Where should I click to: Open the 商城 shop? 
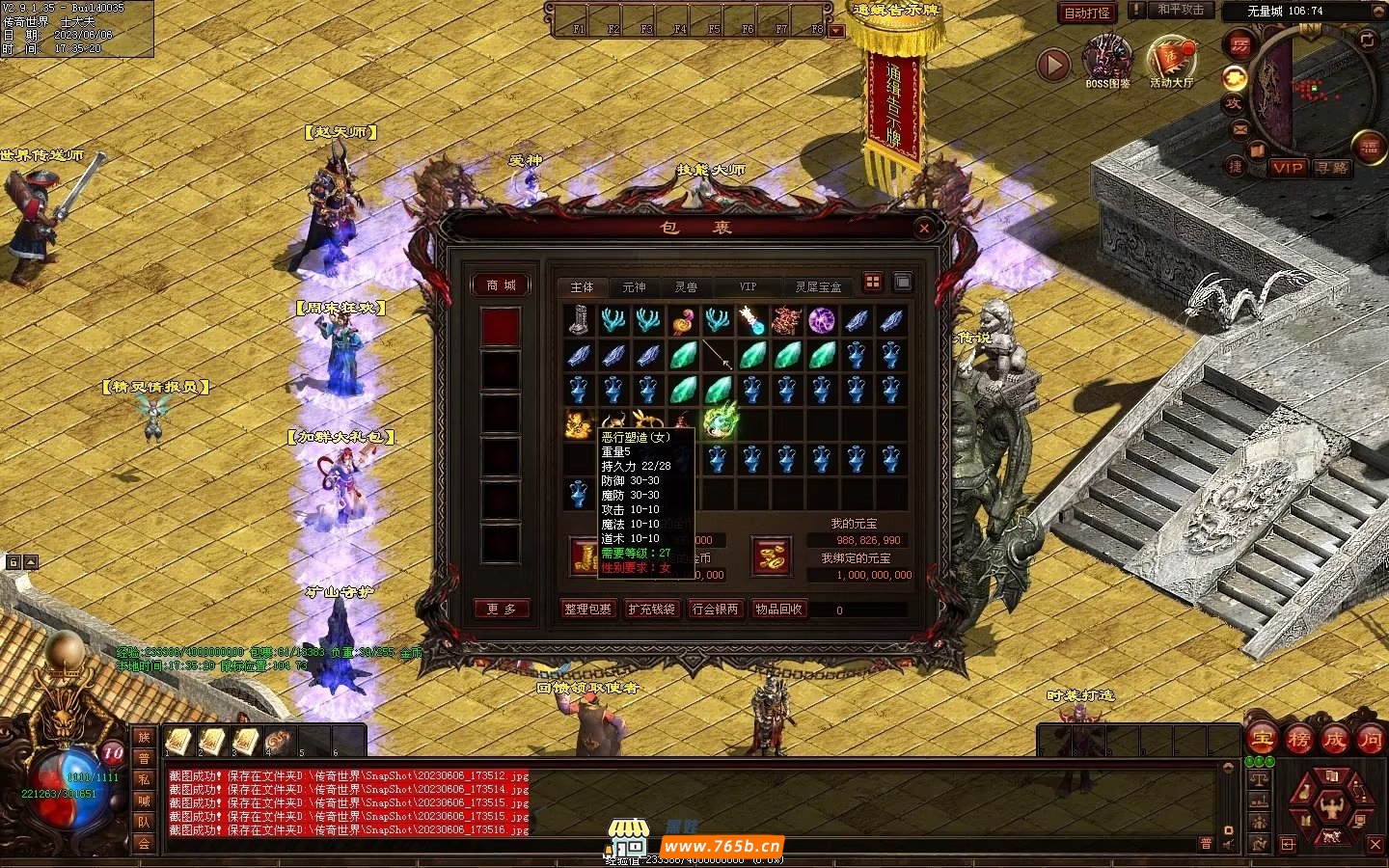501,285
